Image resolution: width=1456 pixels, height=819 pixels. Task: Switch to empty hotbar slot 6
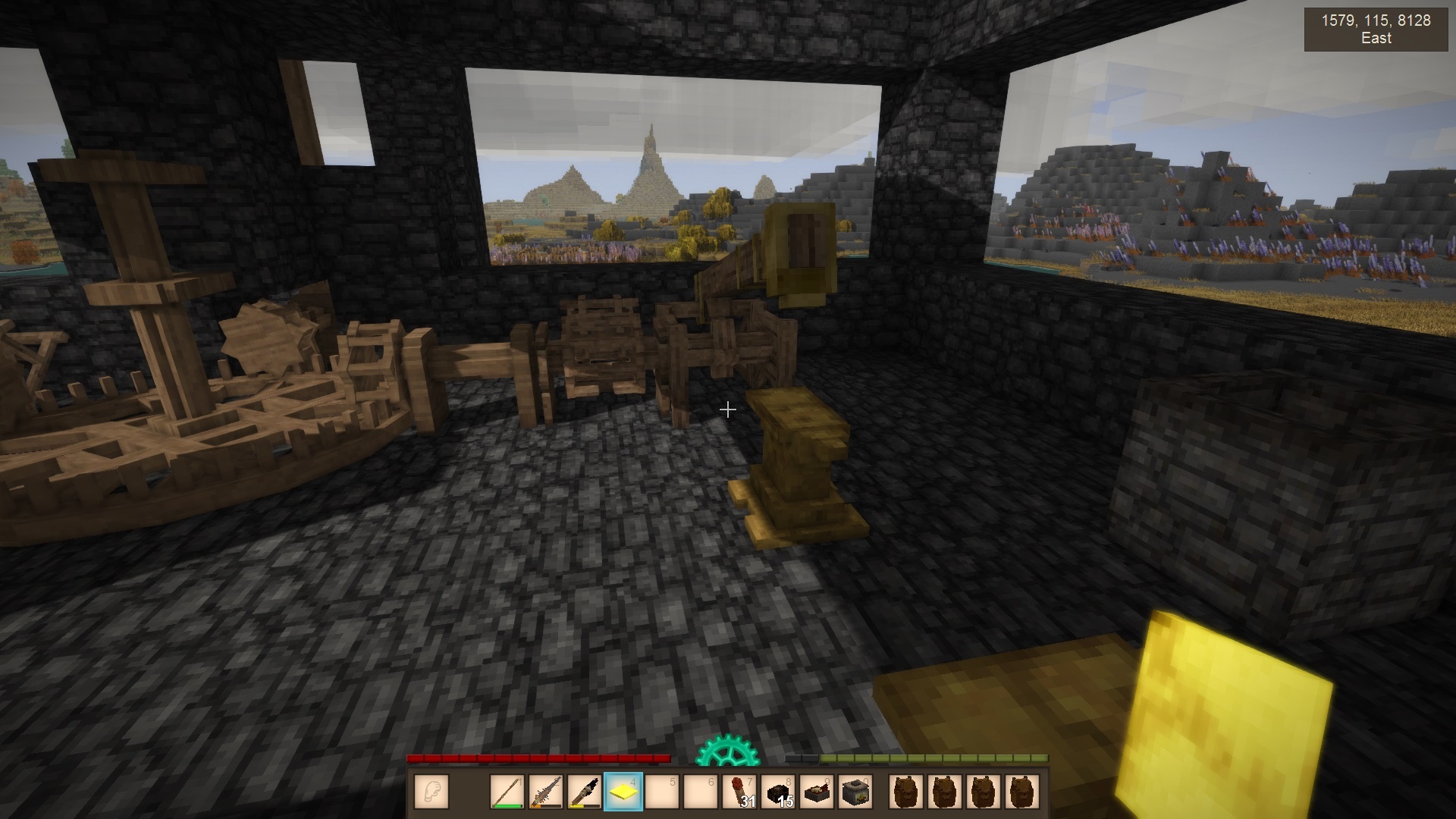pyautogui.click(x=701, y=792)
